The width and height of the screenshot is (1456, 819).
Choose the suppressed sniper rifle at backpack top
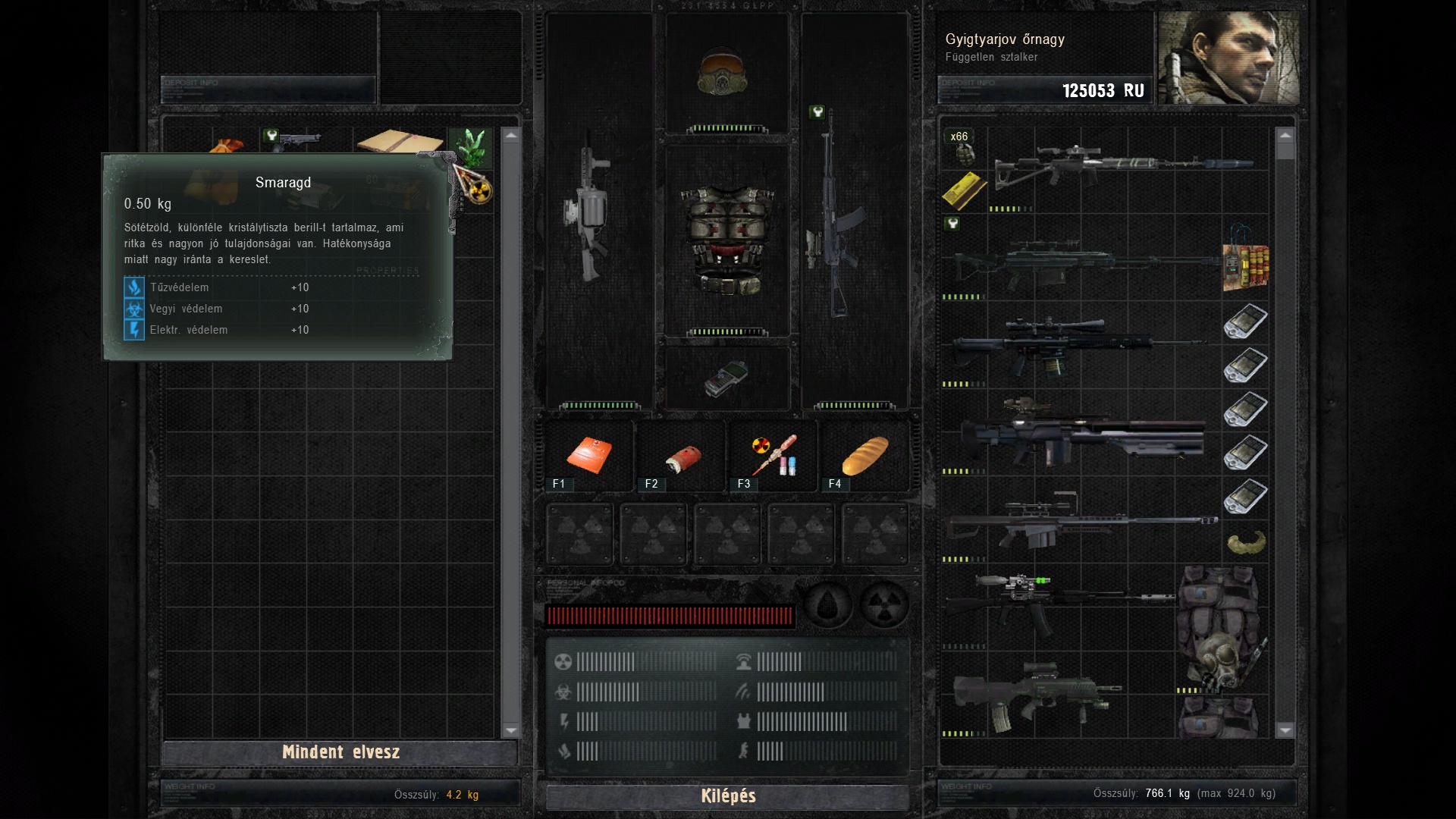pyautogui.click(x=1122, y=165)
